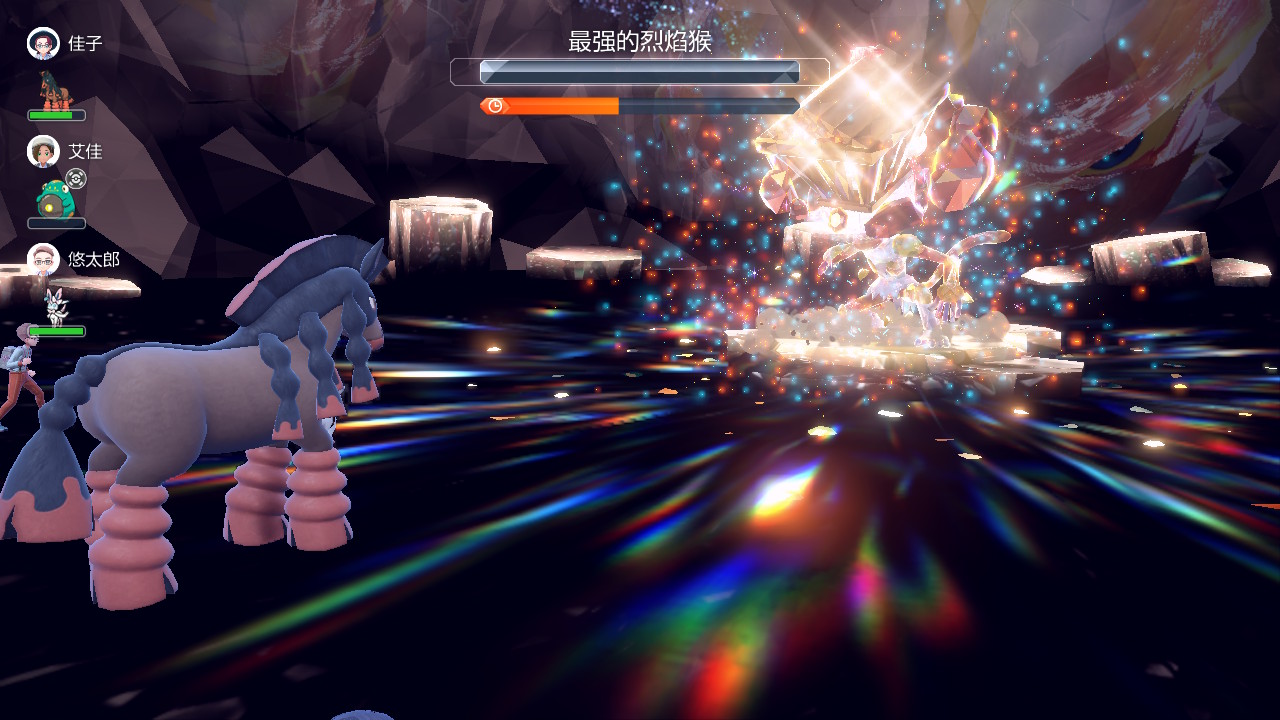Click 佳子's Mudsdale party icon

(x=54, y=90)
